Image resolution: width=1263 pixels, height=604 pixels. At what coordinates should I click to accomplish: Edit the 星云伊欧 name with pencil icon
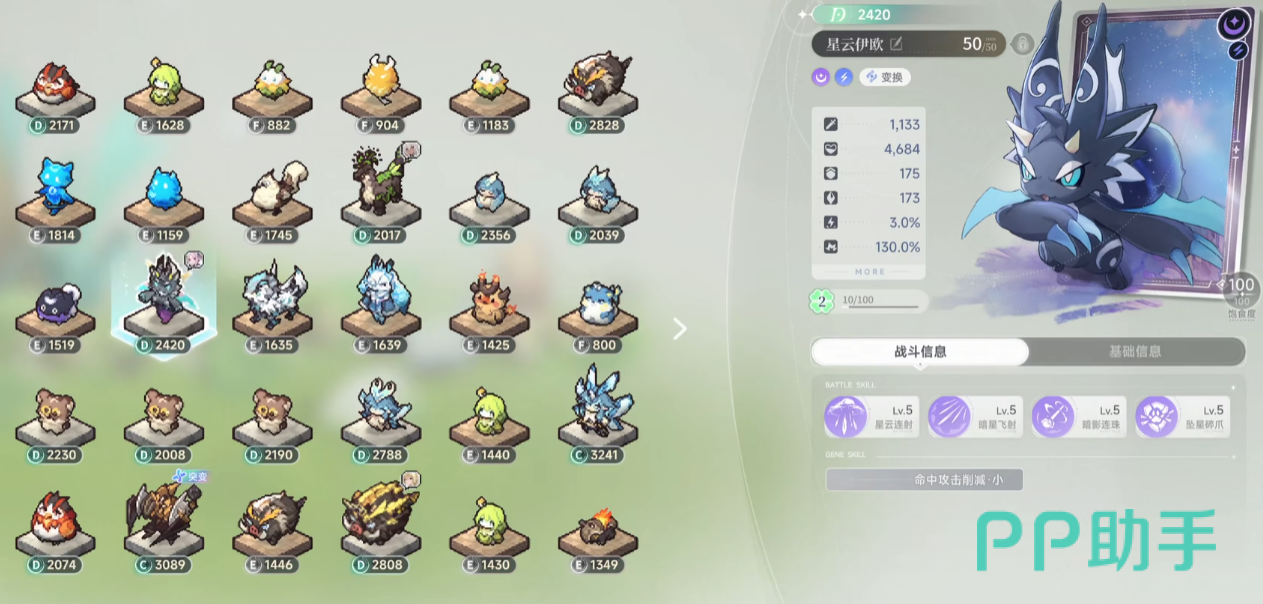(x=896, y=44)
